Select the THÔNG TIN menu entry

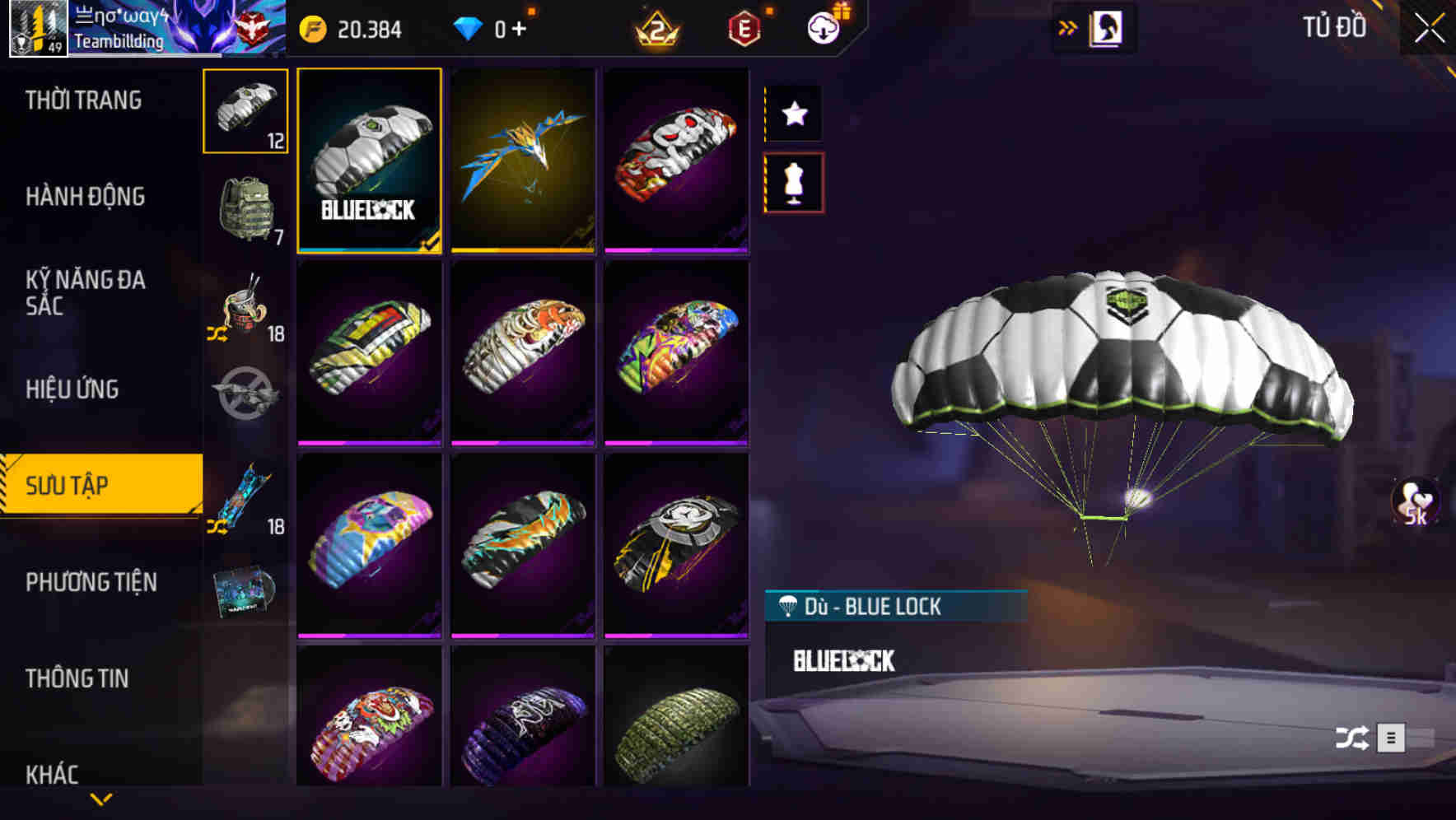pyautogui.click(x=79, y=678)
